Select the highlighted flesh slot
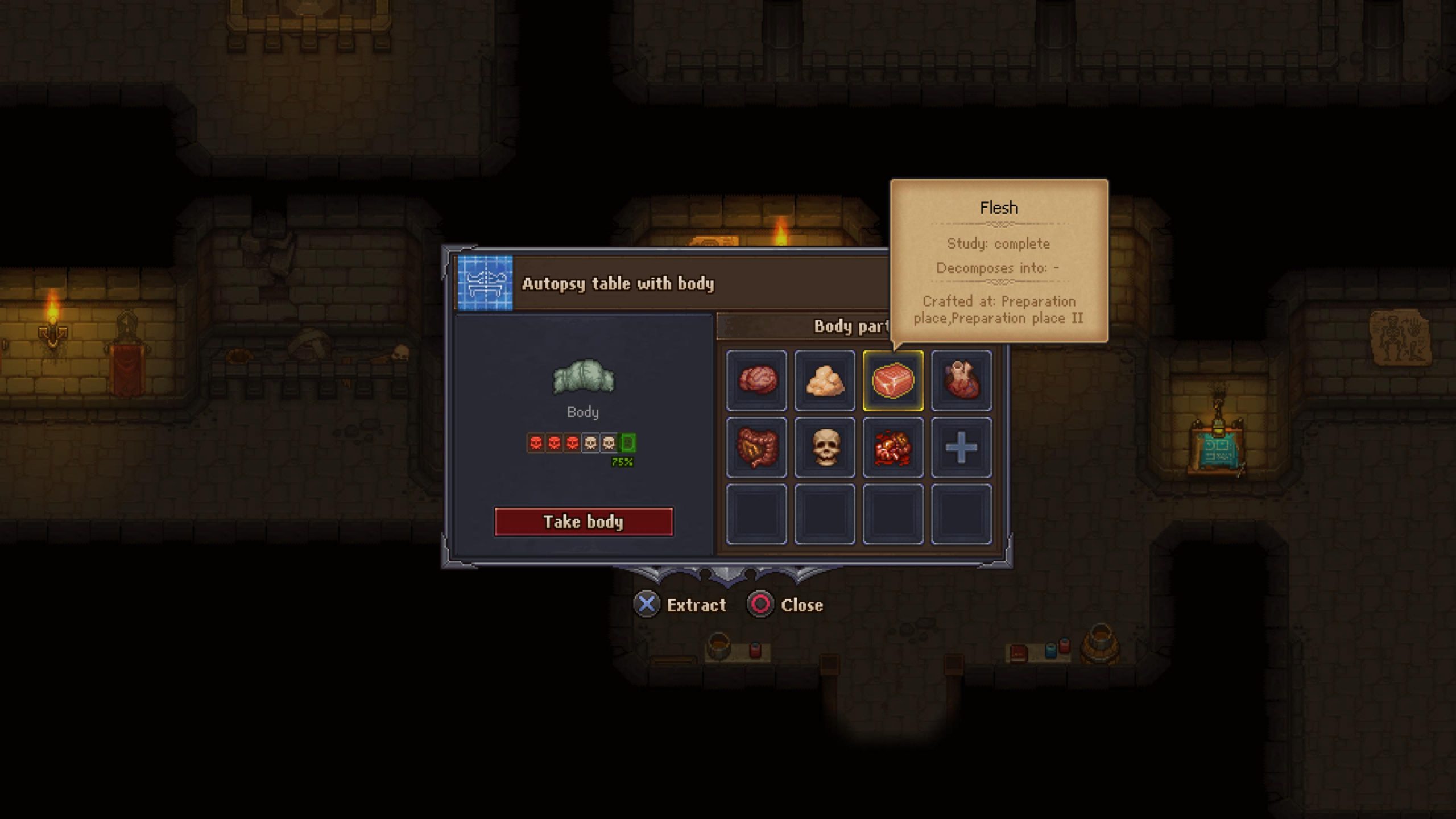This screenshot has width=1456, height=819. pyautogui.click(x=893, y=380)
